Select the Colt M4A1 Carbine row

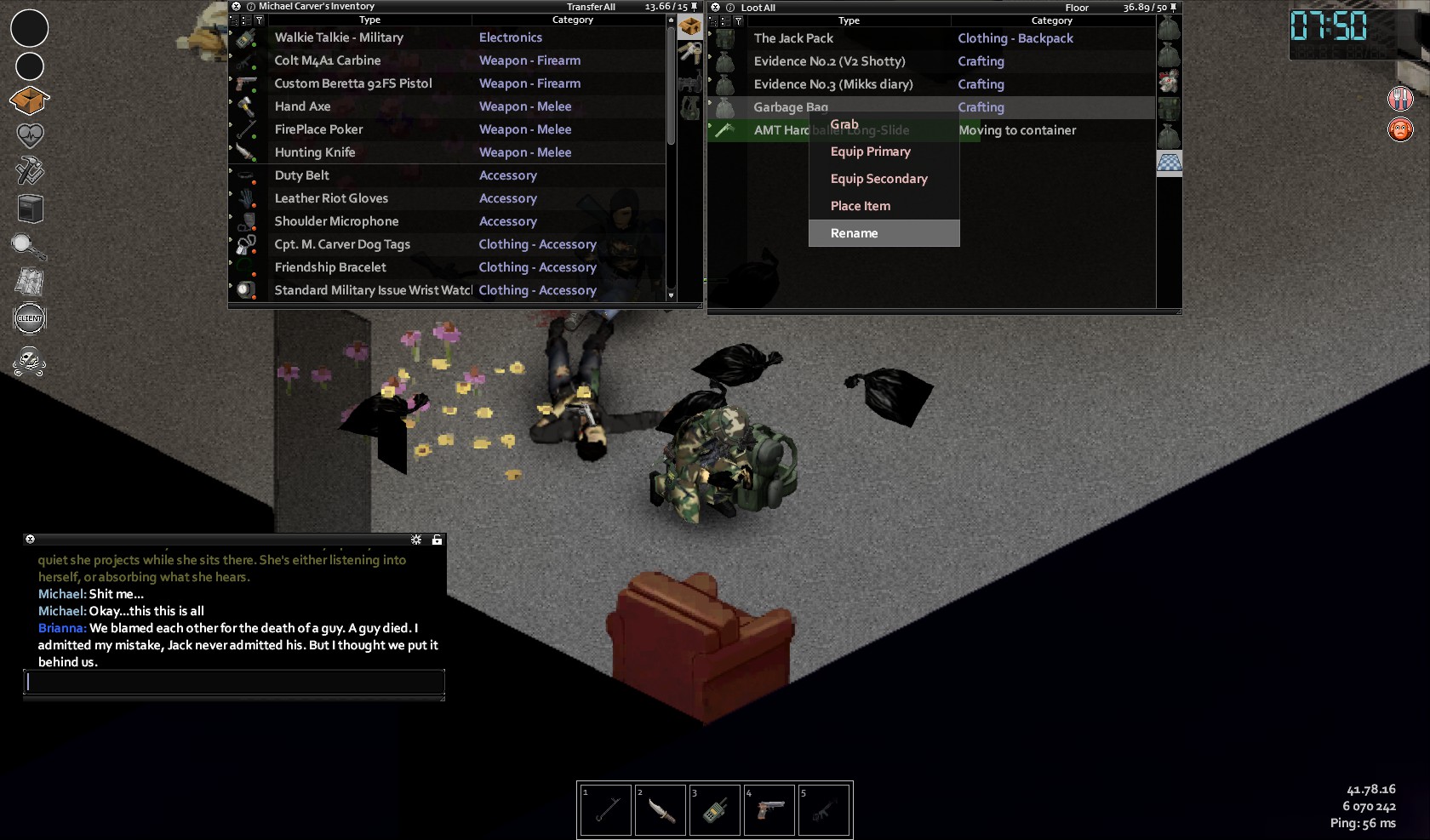tap(328, 60)
